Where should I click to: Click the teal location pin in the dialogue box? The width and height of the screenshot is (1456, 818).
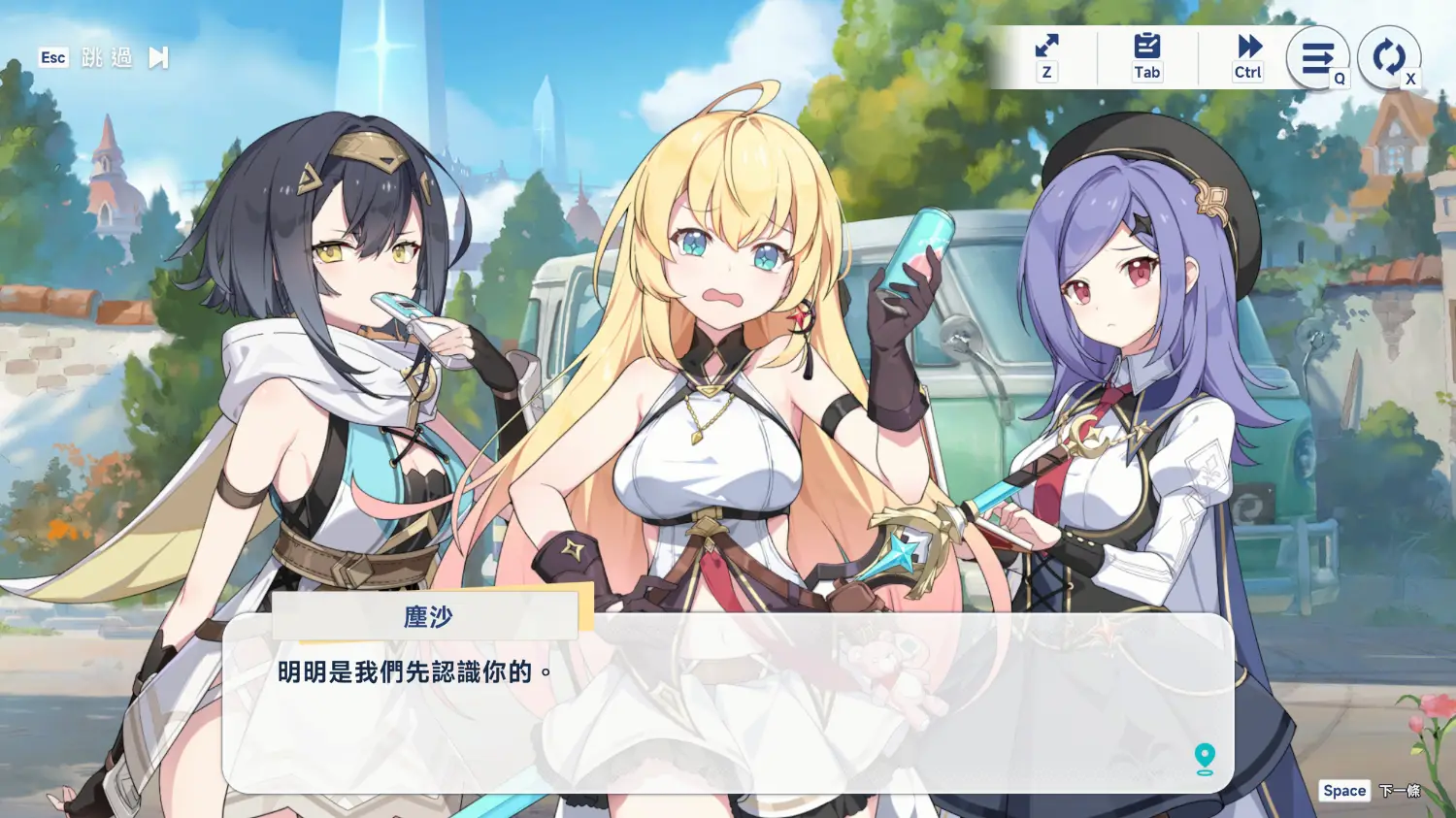coord(1205,758)
